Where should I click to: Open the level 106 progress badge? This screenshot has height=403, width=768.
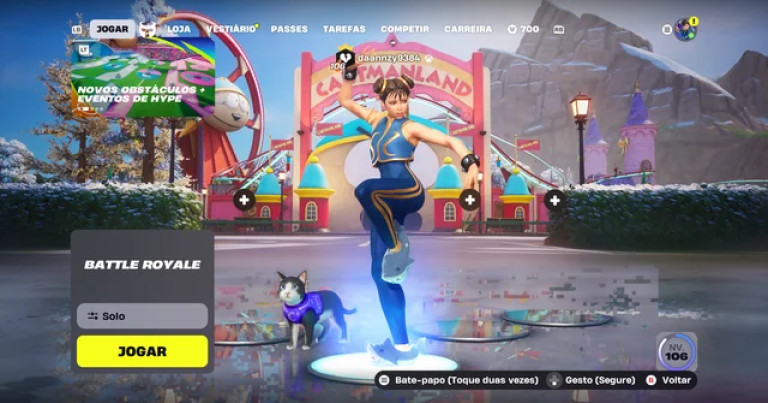676,352
